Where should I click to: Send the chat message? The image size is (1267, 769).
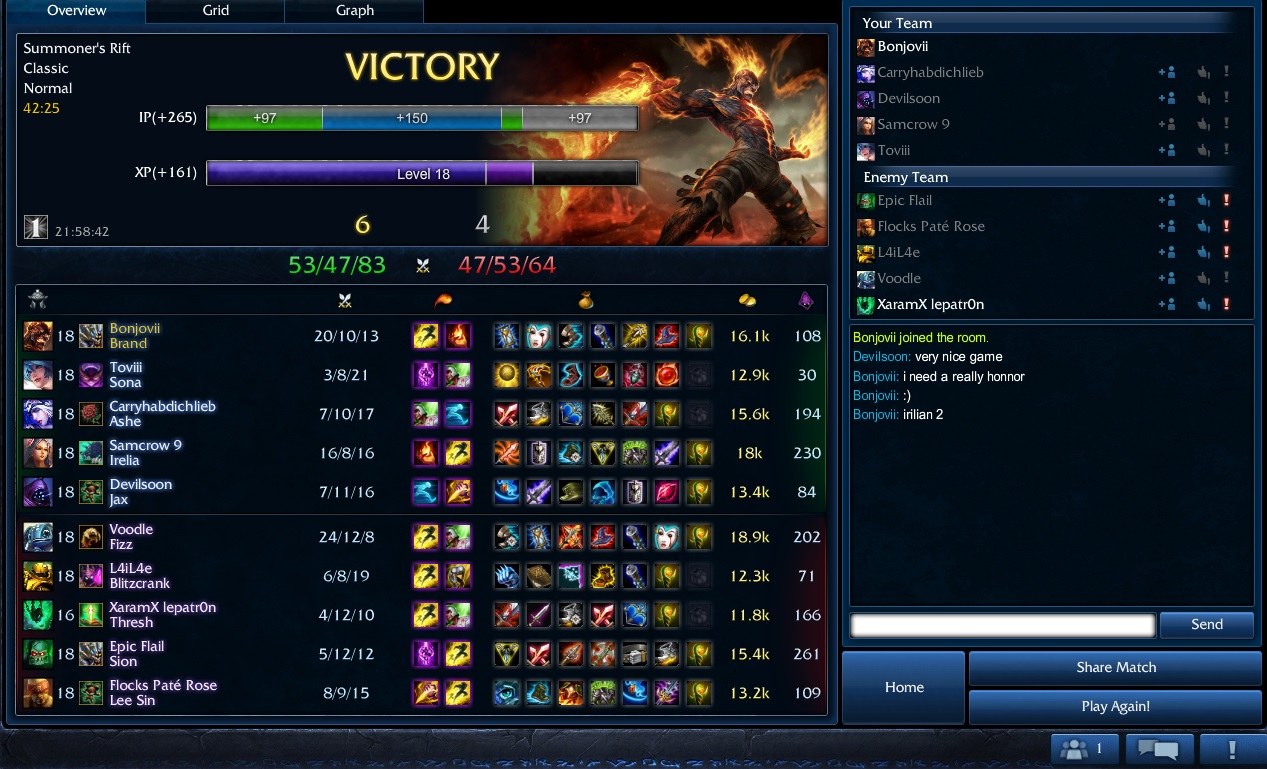pyautogui.click(x=1206, y=625)
